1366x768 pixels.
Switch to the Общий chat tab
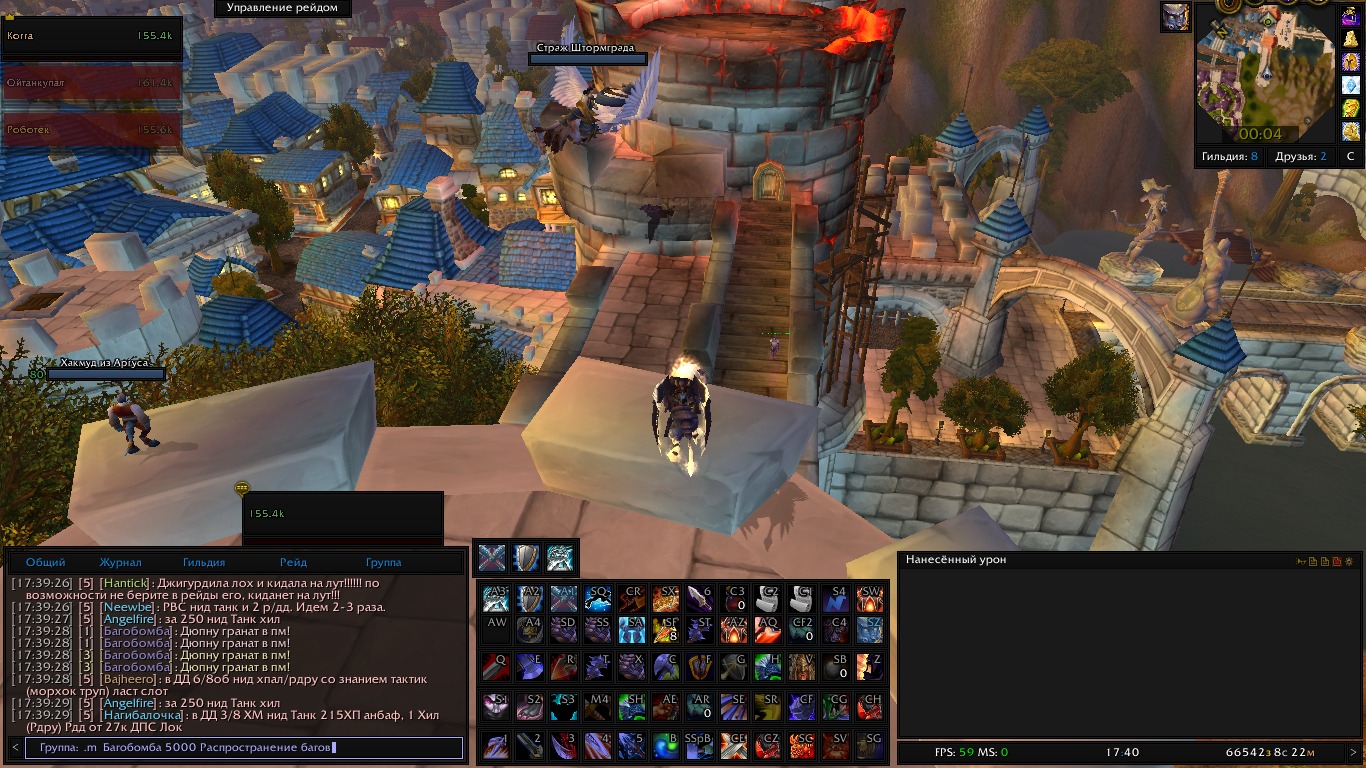[x=46, y=563]
